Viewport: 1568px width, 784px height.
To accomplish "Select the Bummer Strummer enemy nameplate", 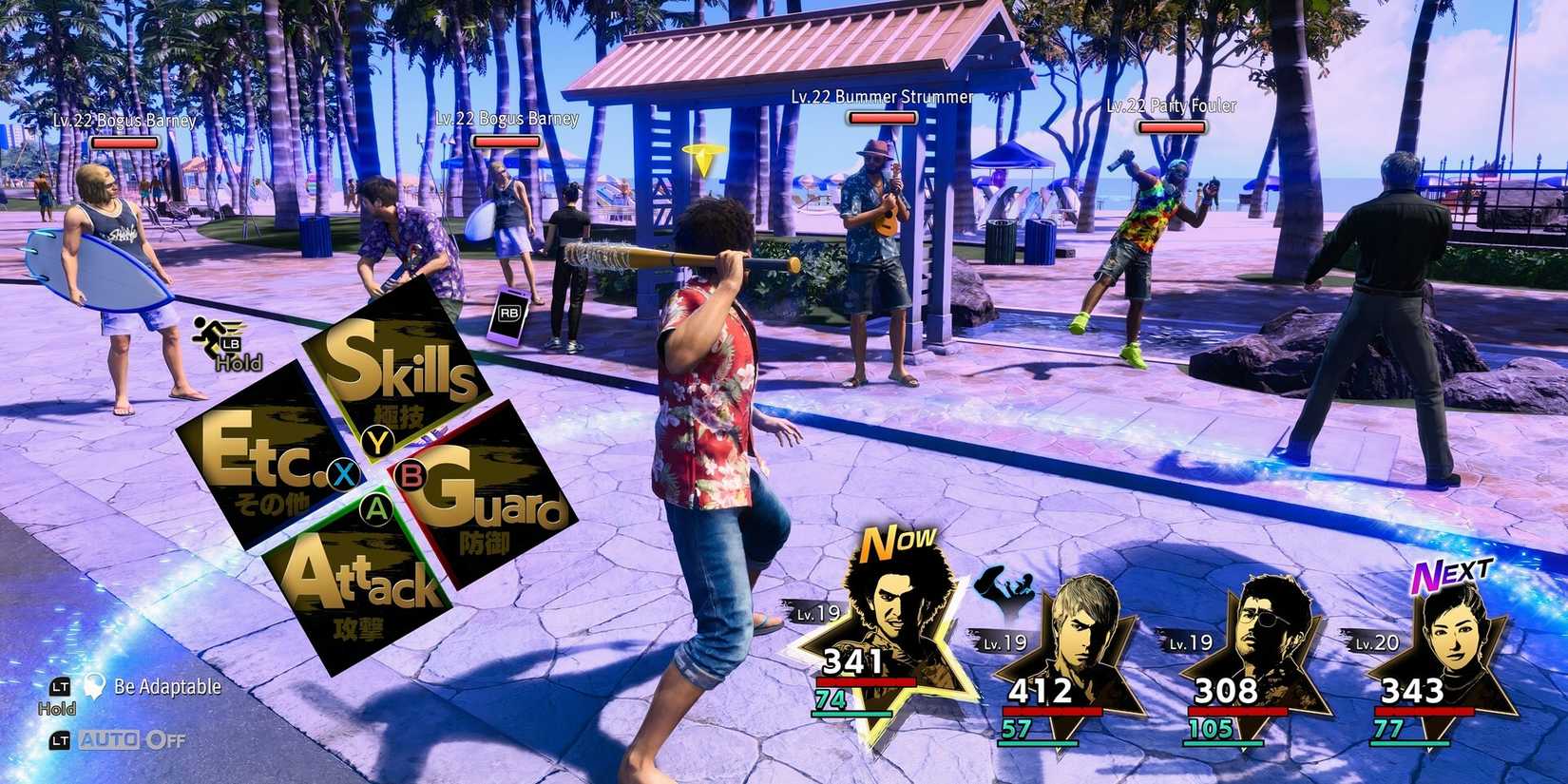I will (879, 96).
